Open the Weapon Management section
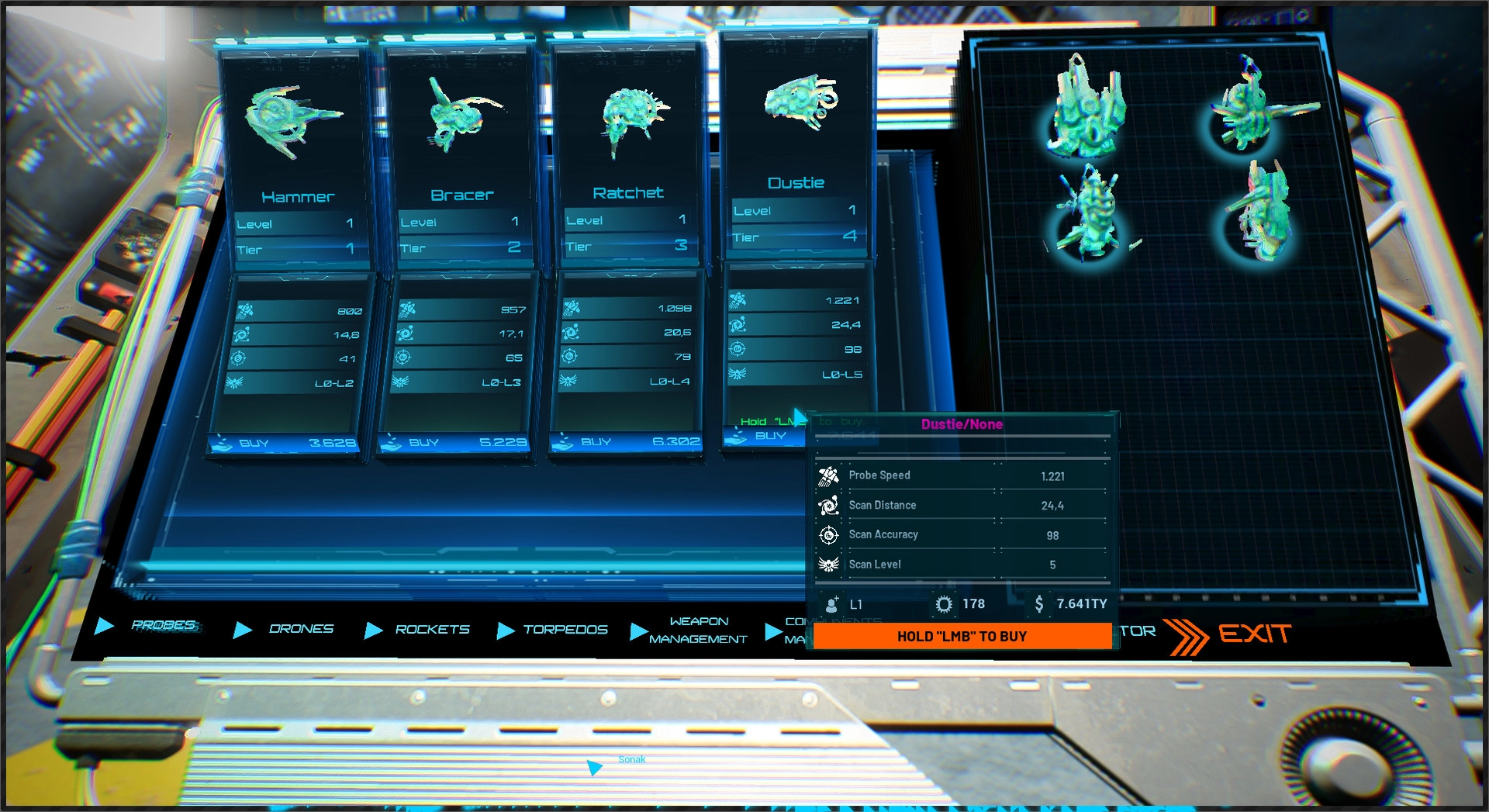Screen dimensions: 1489x812 697,631
